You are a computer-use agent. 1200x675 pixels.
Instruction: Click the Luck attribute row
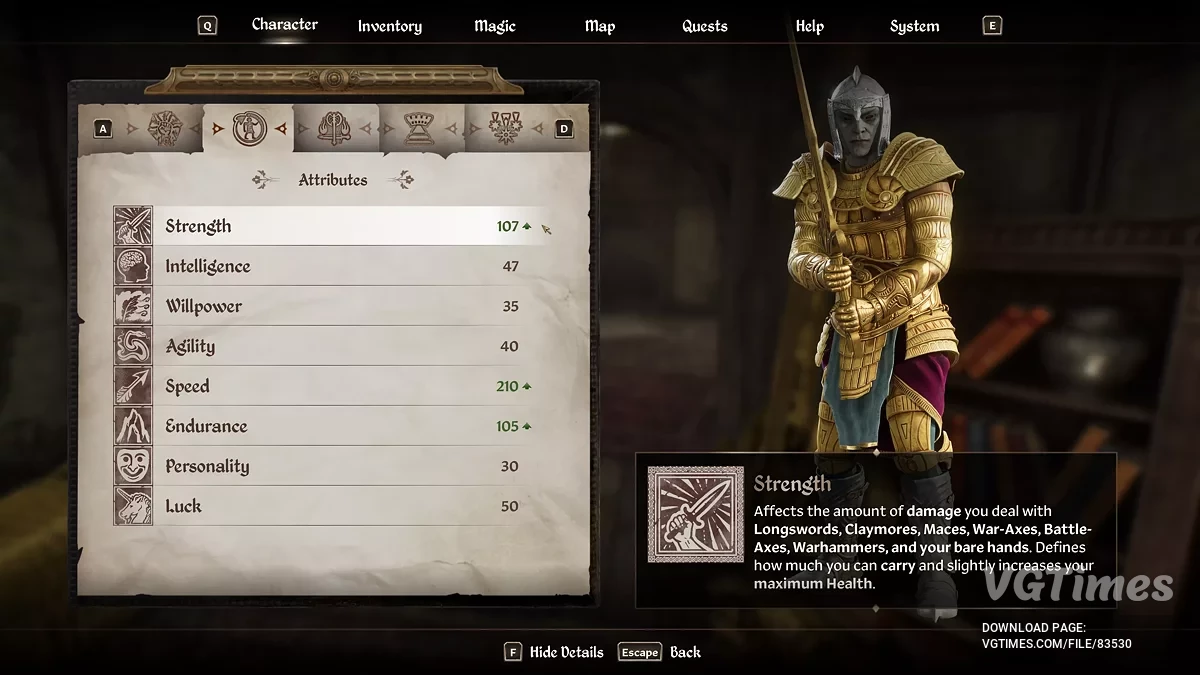coord(330,506)
